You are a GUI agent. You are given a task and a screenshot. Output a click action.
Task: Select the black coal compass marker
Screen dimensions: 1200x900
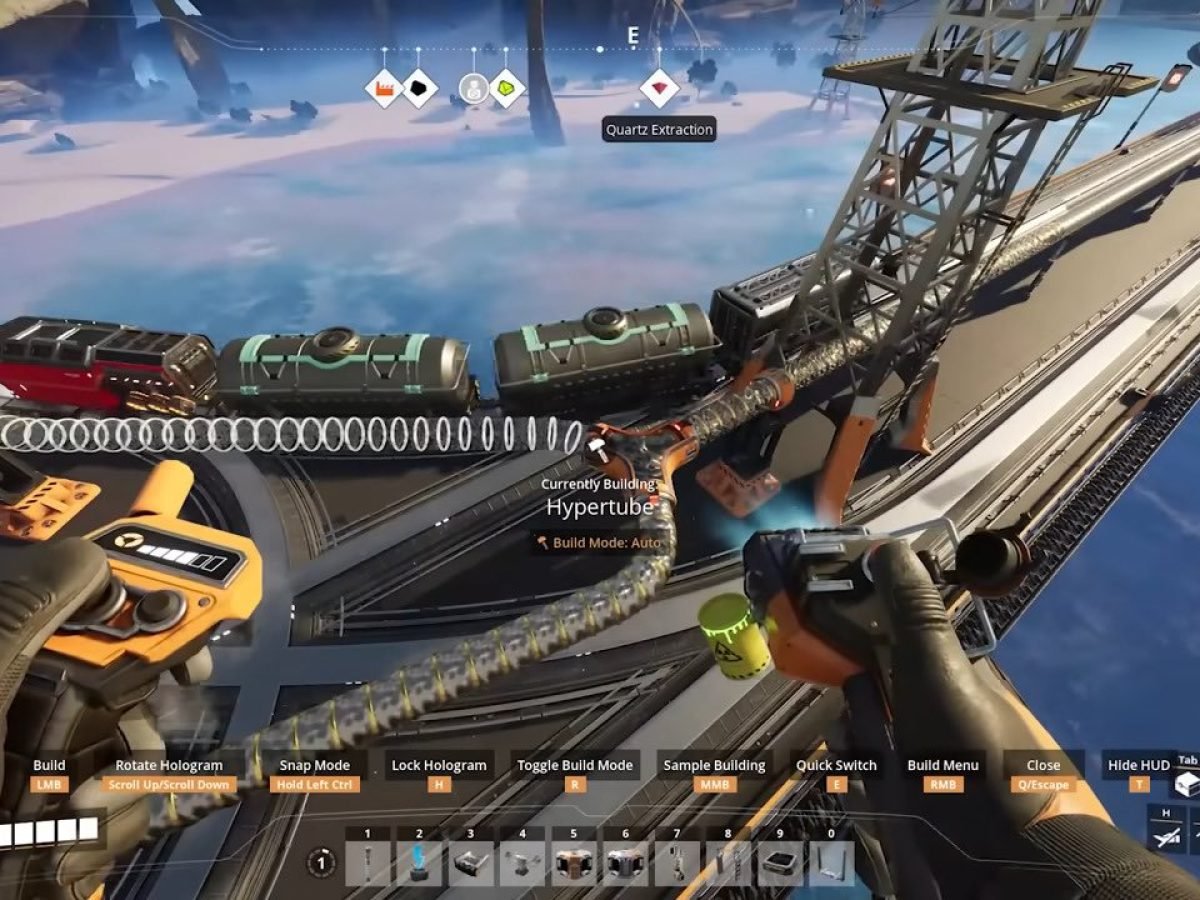[419, 89]
